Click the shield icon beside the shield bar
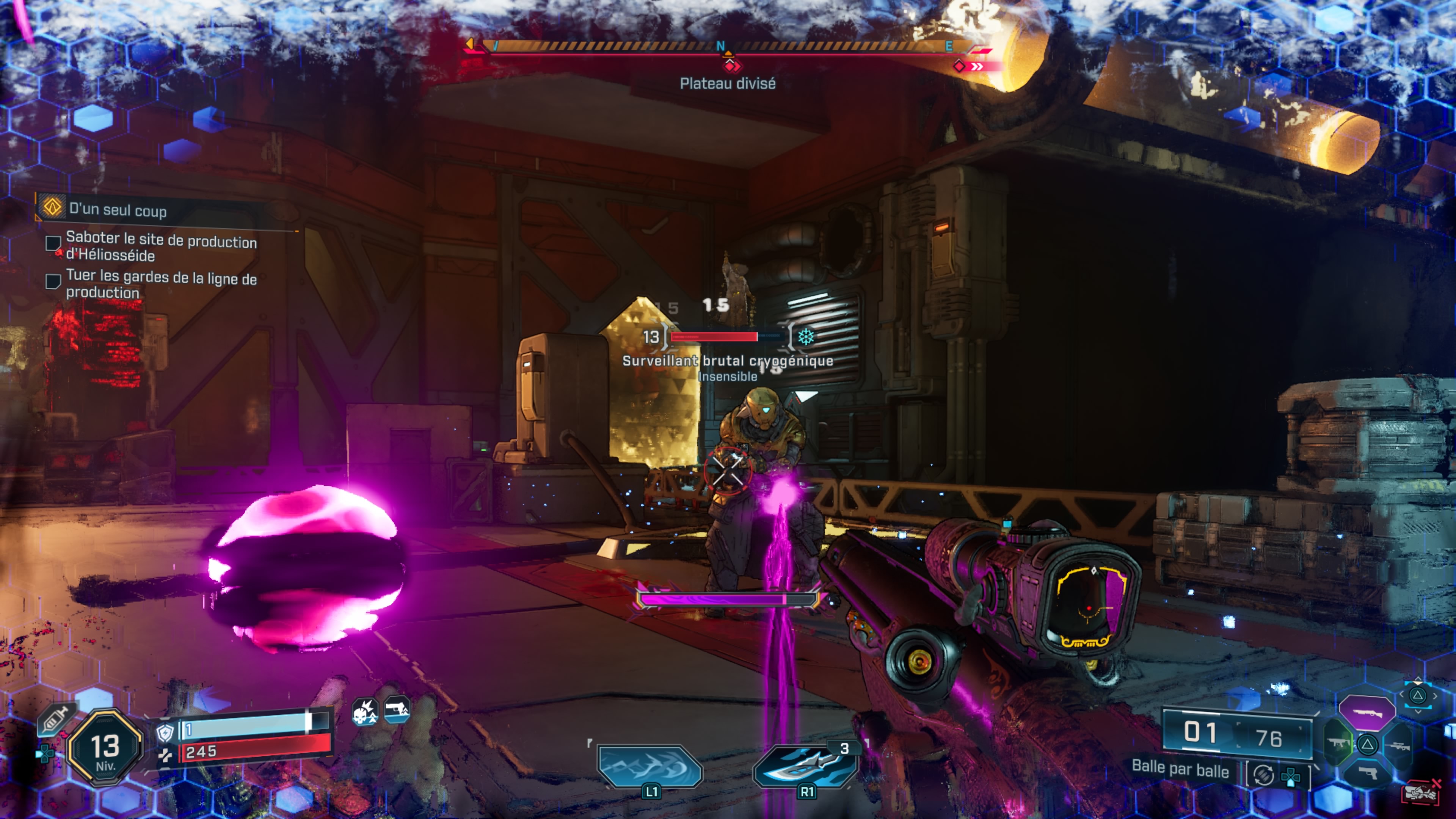This screenshot has width=1456, height=819. 165,733
